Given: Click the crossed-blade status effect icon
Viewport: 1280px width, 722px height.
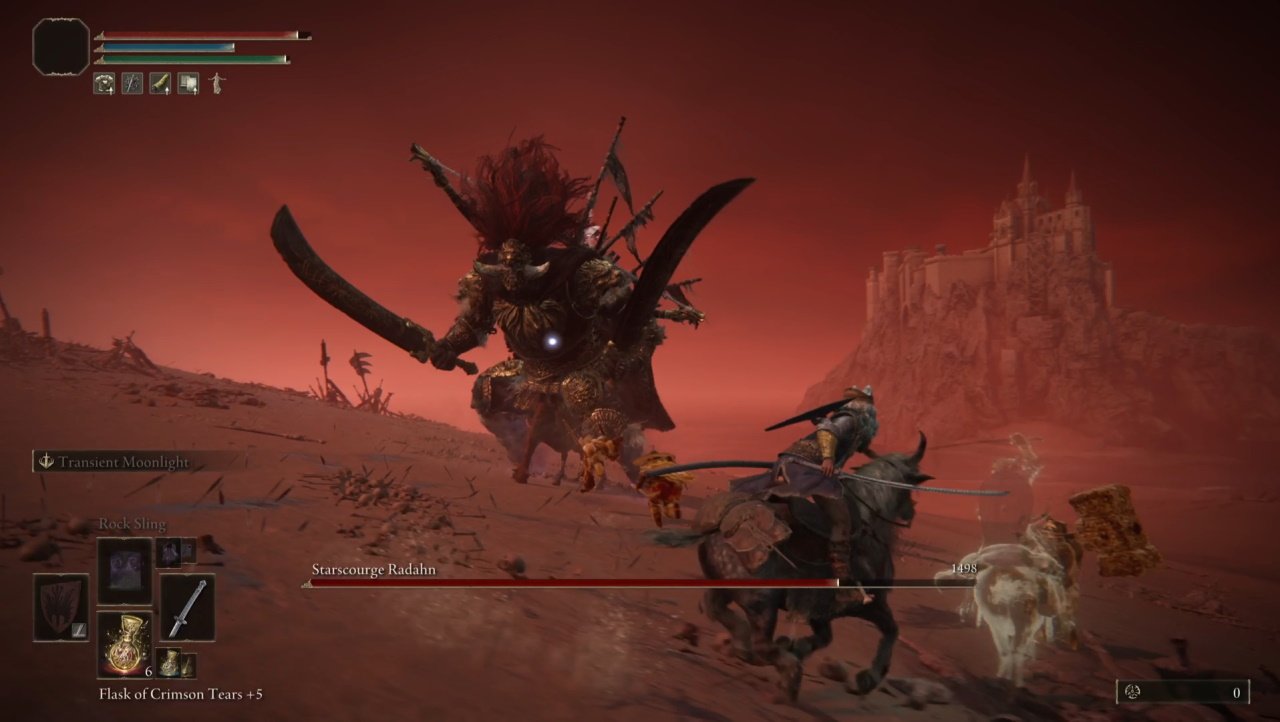Looking at the screenshot, I should tap(132, 84).
